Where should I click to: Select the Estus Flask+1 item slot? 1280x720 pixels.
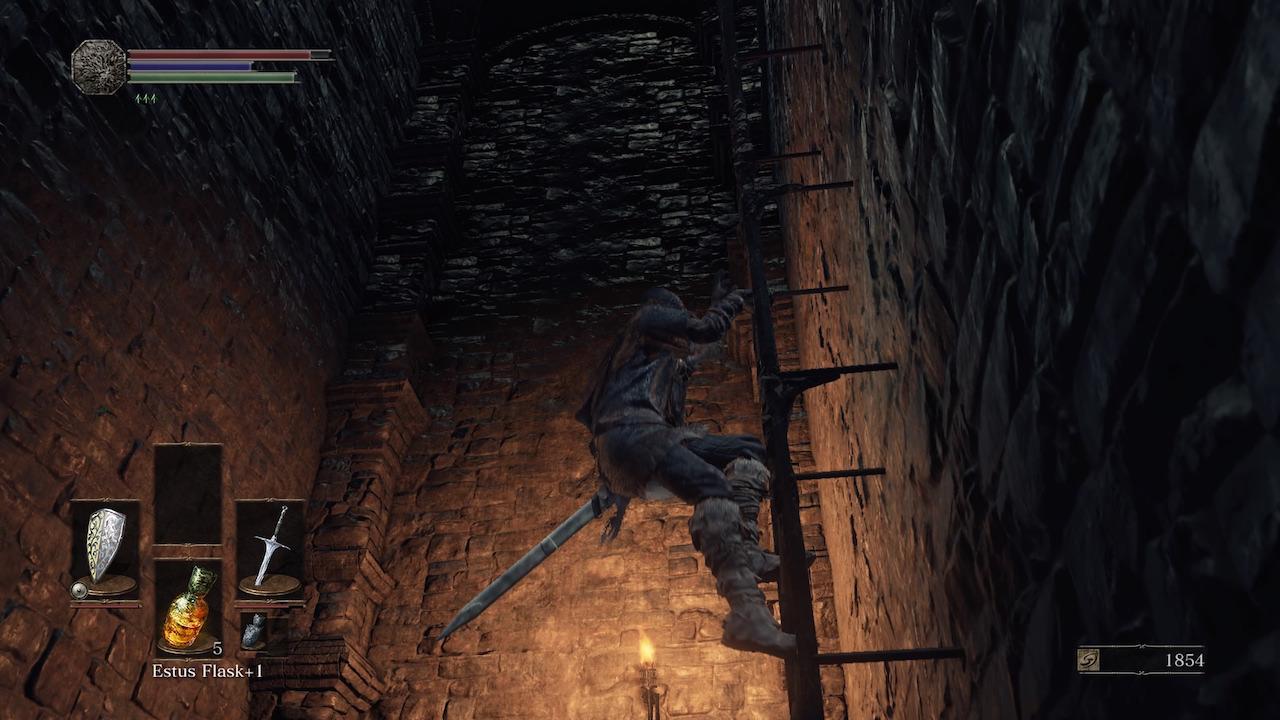tap(188, 608)
